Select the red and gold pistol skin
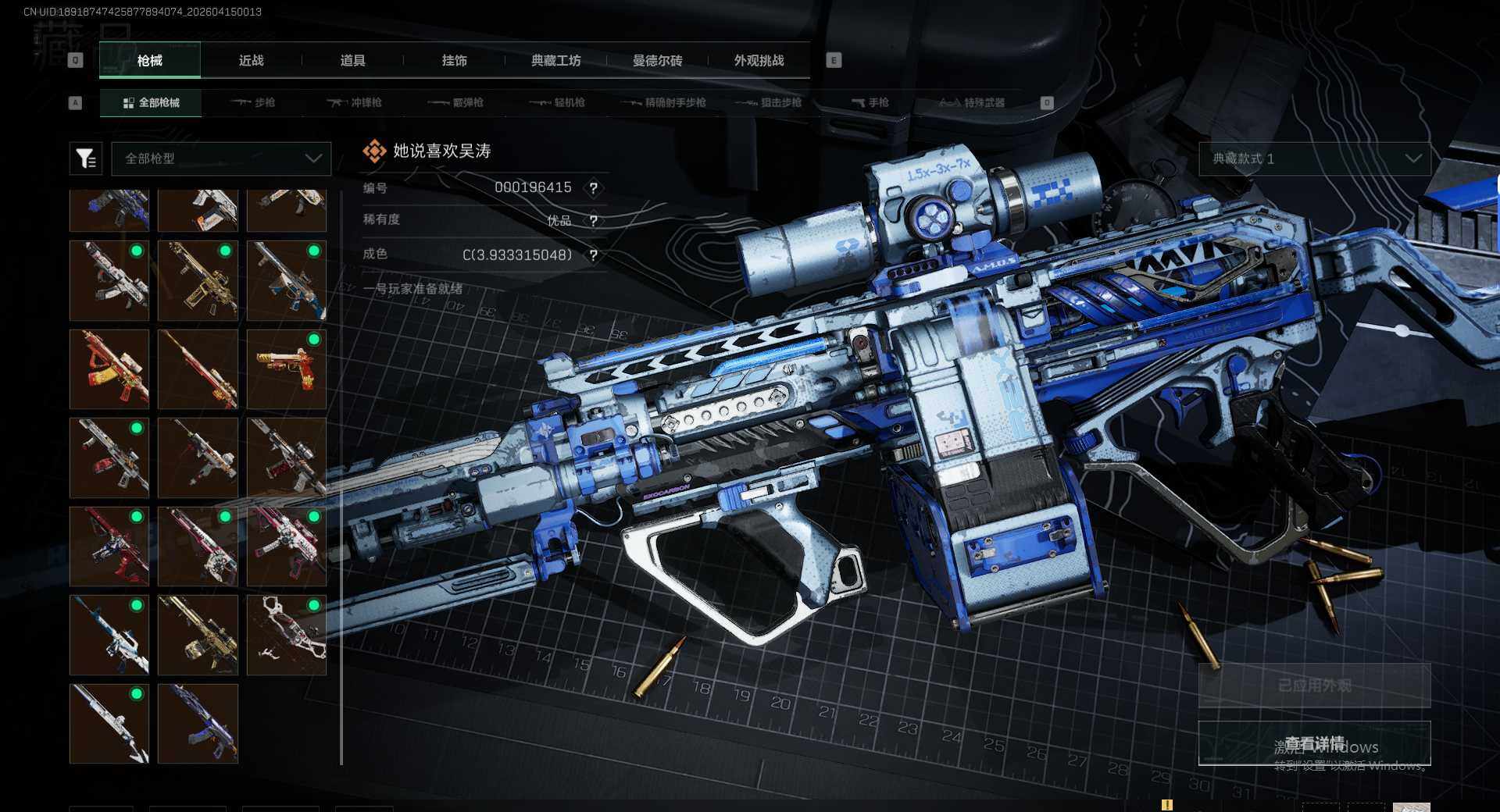The height and width of the screenshot is (812, 1500). point(287,369)
